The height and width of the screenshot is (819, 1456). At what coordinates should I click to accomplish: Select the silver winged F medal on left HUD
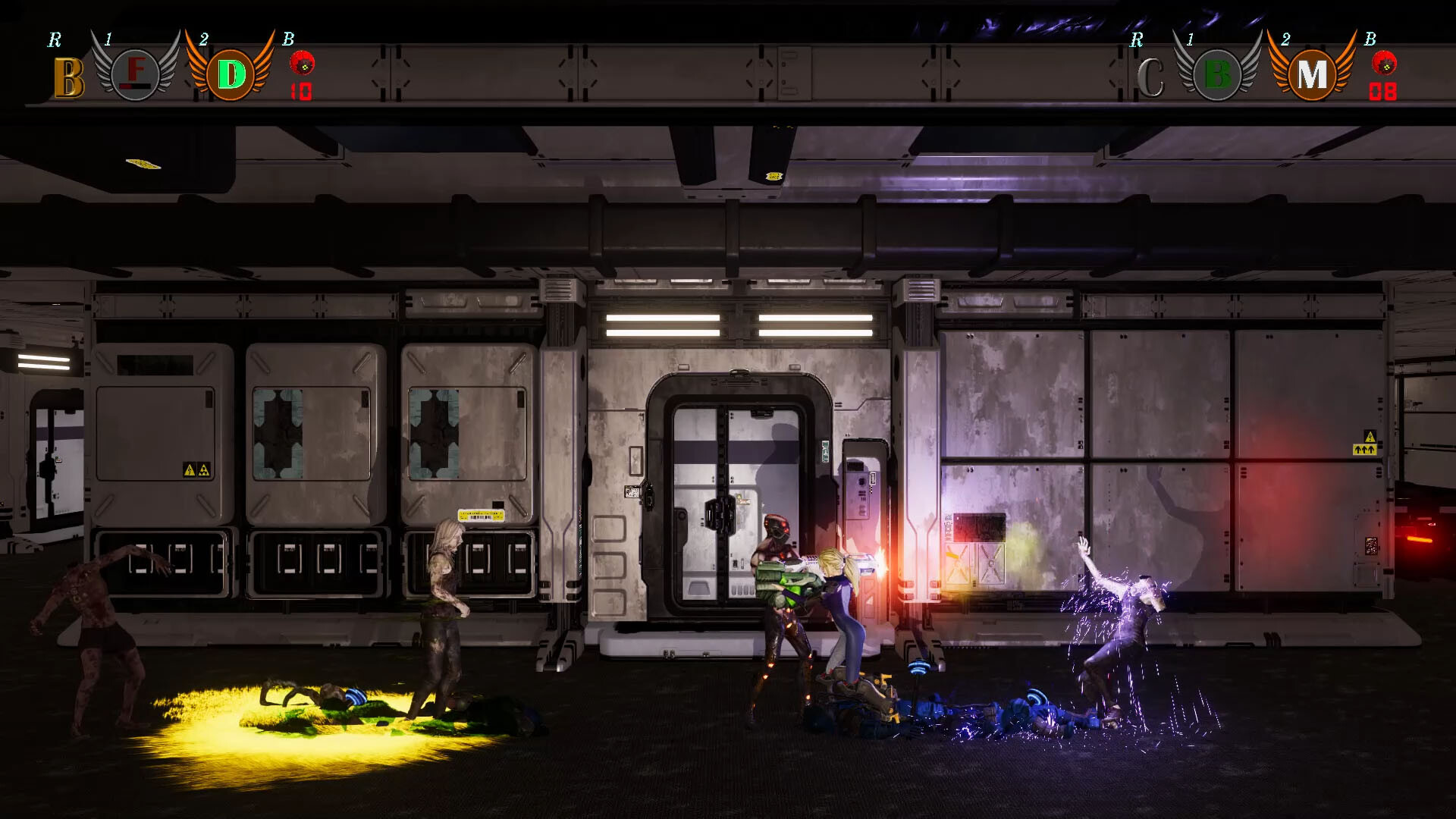pos(135,72)
